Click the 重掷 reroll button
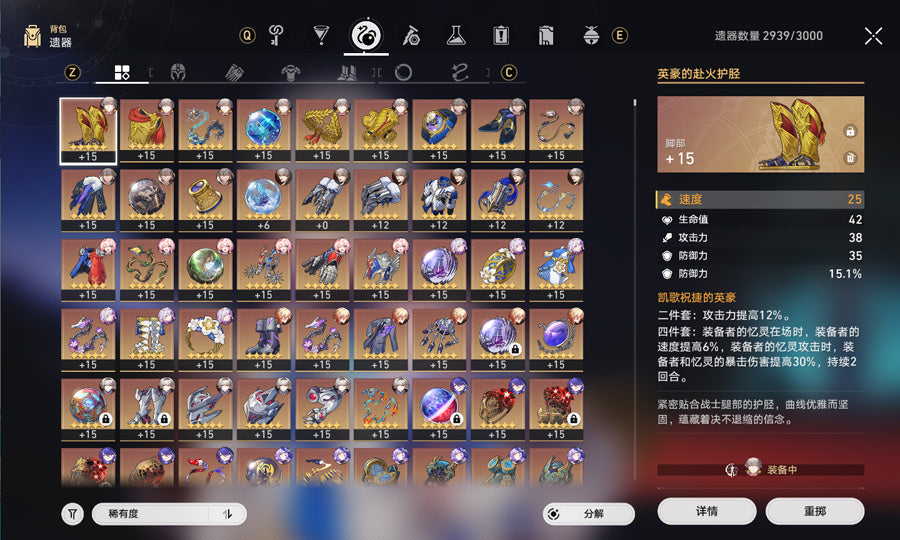900x540 pixels. [814, 511]
